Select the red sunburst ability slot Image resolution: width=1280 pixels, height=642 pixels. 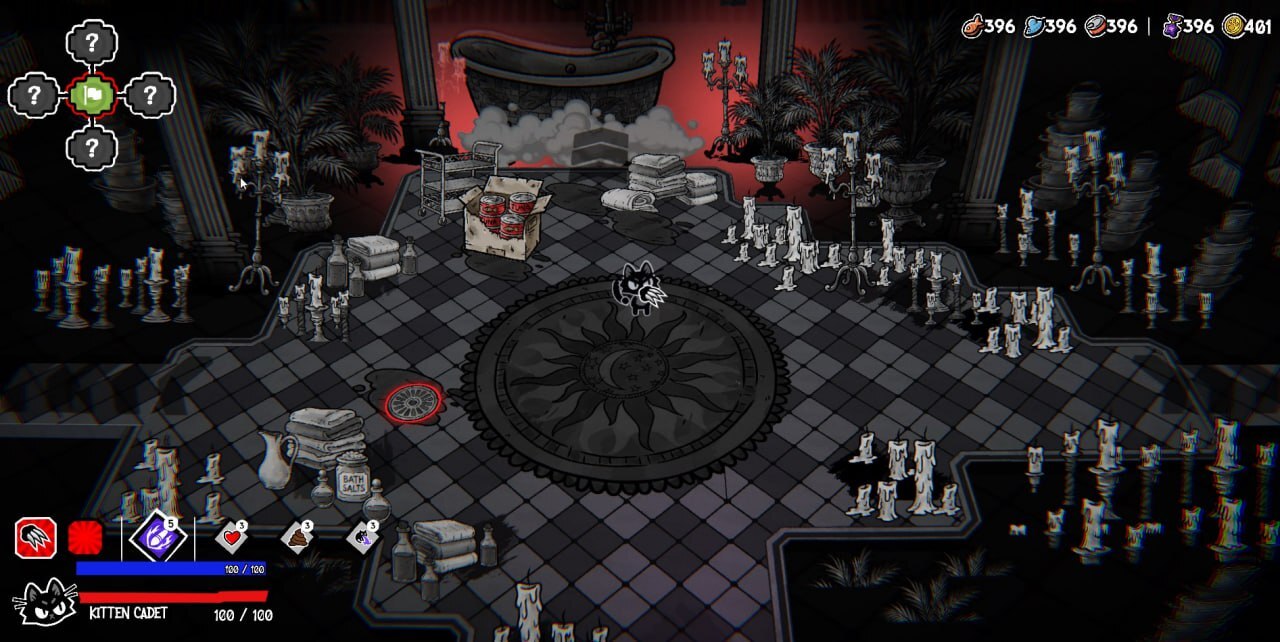click(x=86, y=539)
